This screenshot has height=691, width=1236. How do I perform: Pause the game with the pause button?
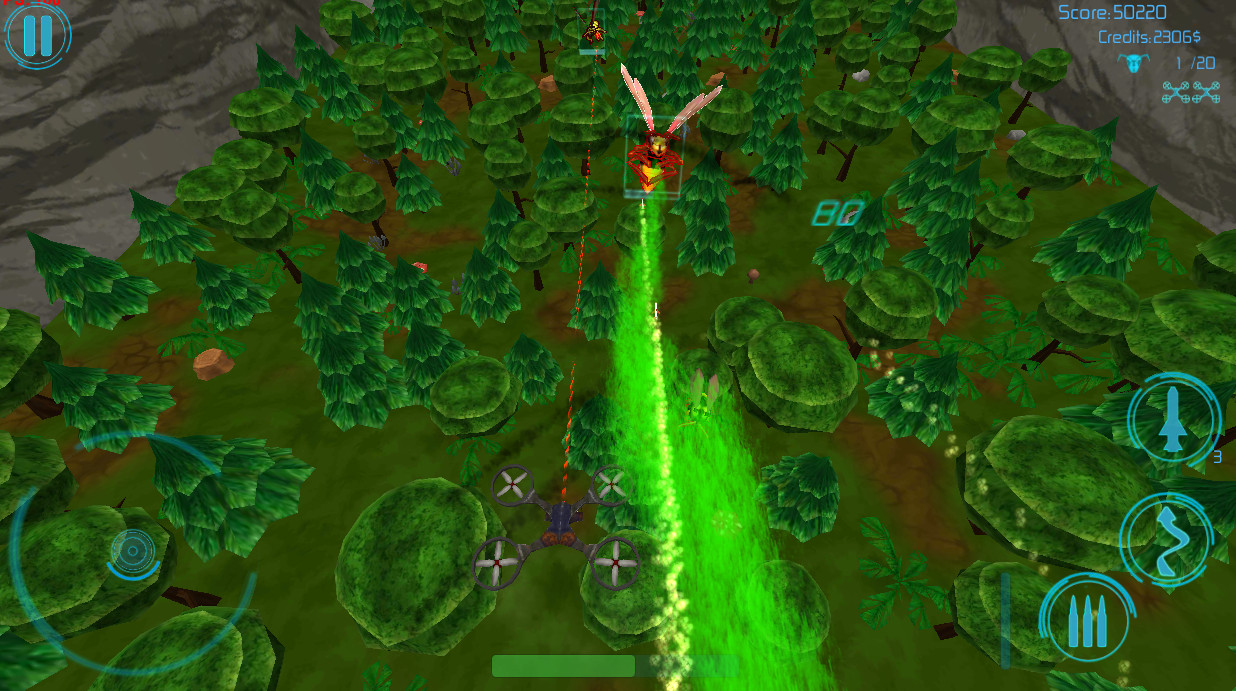(x=37, y=35)
